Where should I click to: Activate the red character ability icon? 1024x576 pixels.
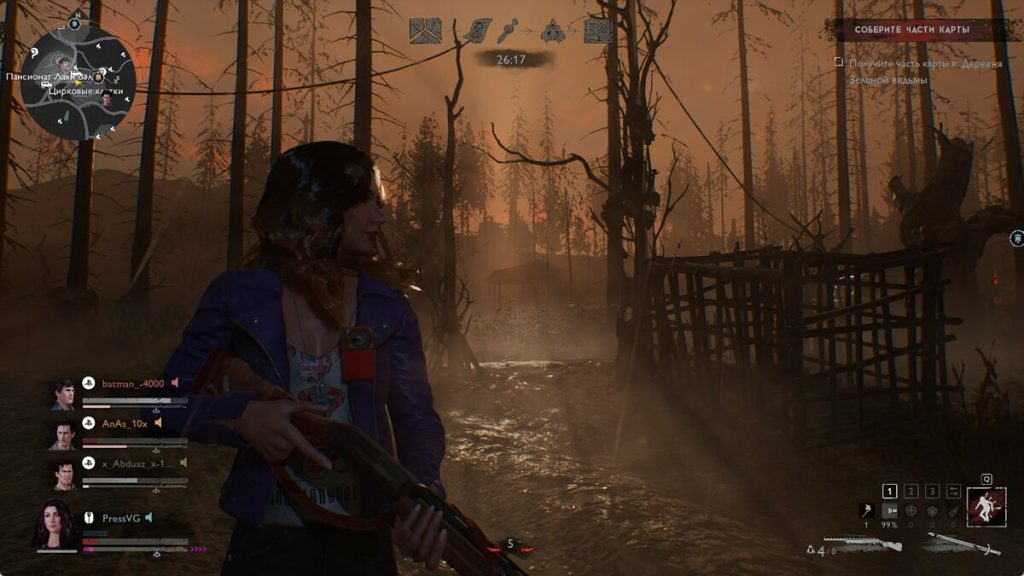tap(986, 506)
